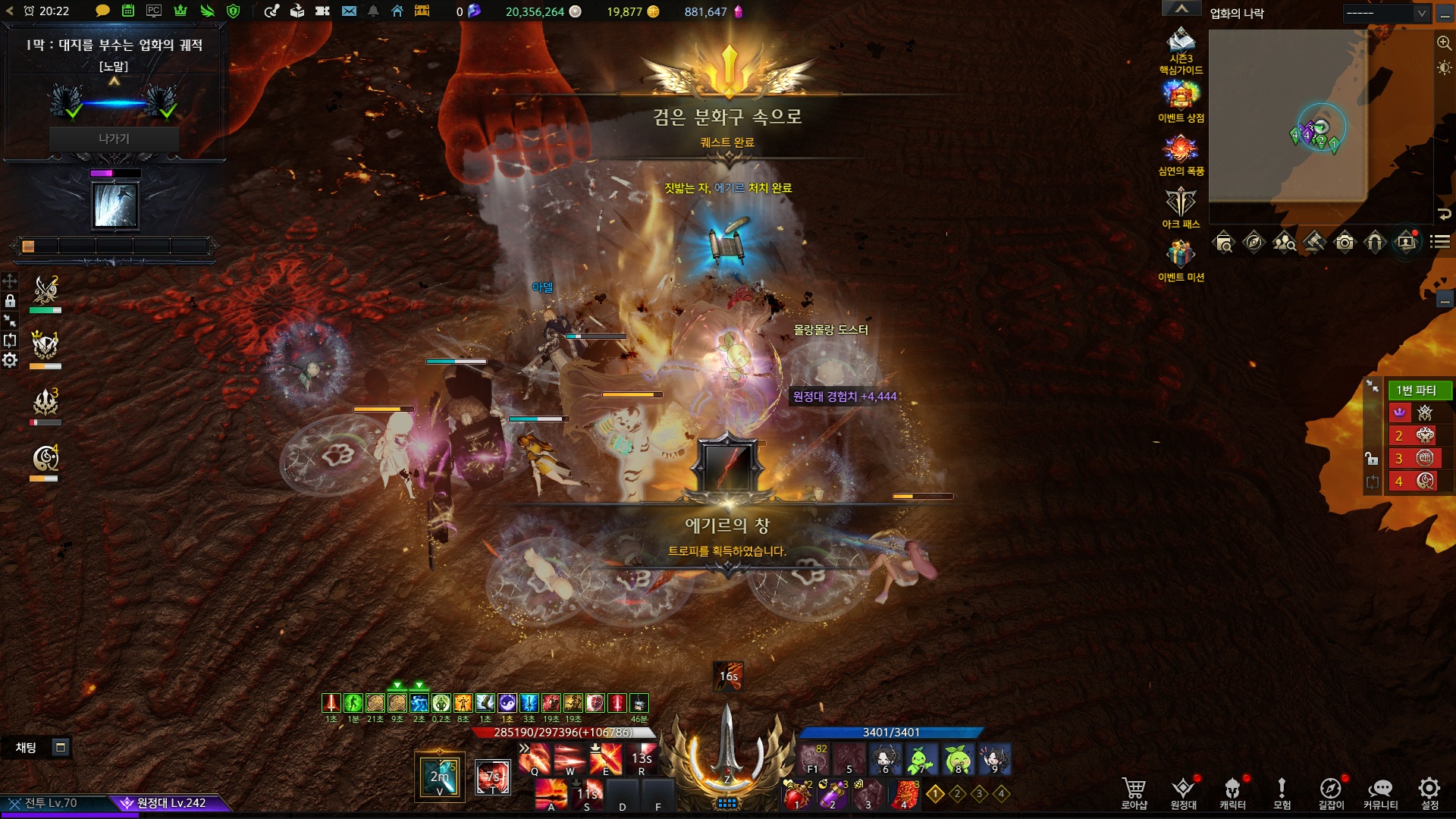Open the 설정 settings menu

[x=1429, y=792]
